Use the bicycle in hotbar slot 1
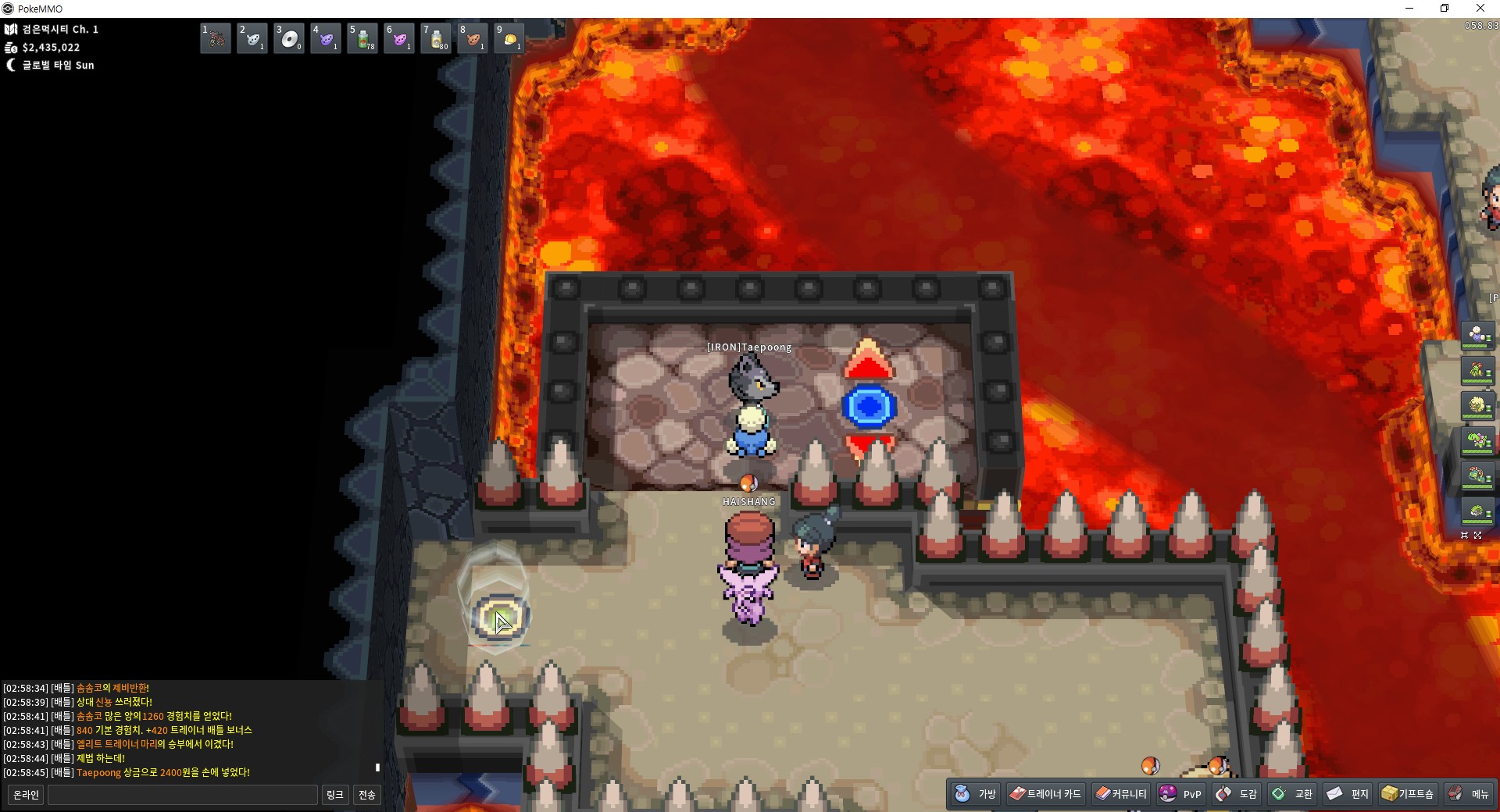The height and width of the screenshot is (812, 1500). pyautogui.click(x=216, y=38)
